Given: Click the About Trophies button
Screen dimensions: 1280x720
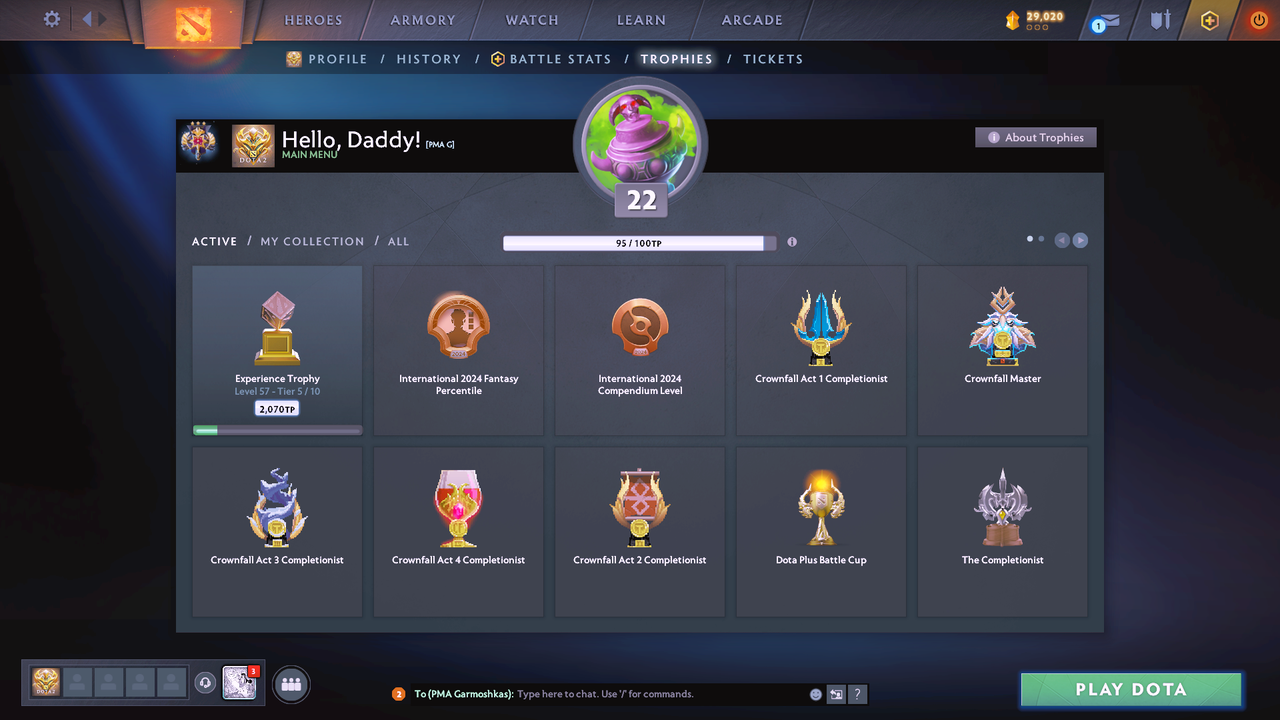Looking at the screenshot, I should (1035, 137).
